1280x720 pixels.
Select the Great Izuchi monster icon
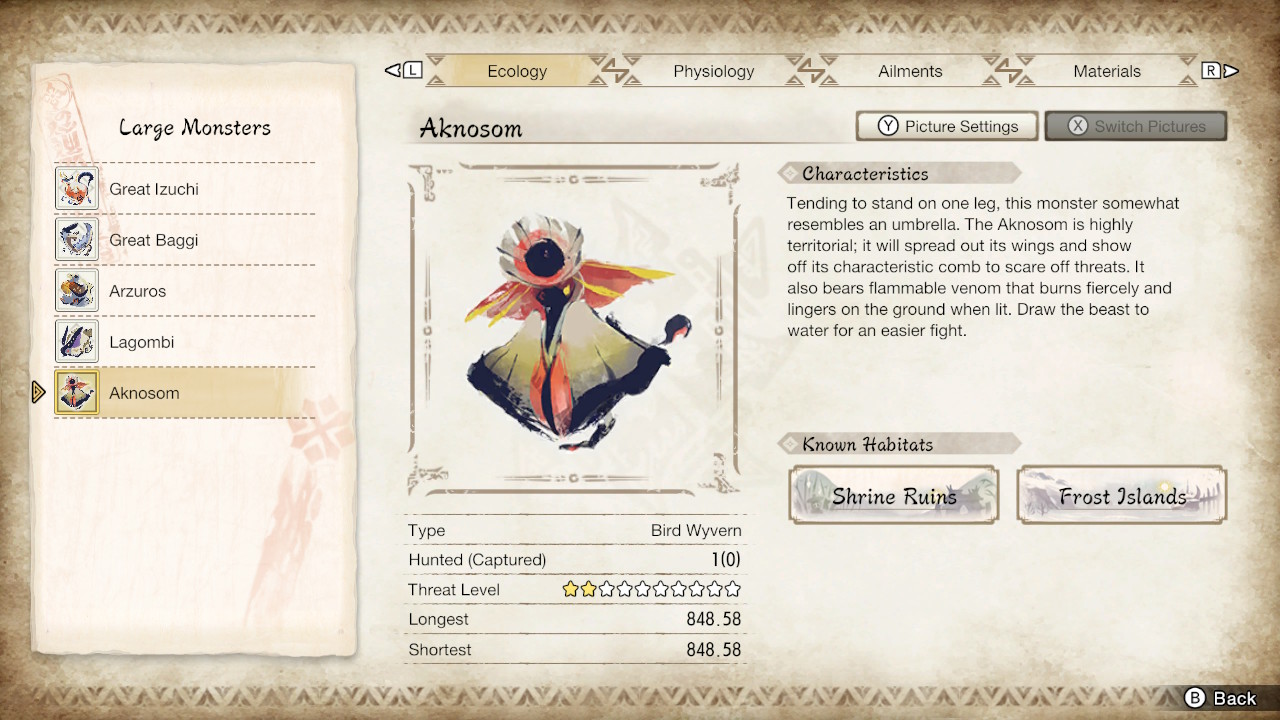pos(77,188)
